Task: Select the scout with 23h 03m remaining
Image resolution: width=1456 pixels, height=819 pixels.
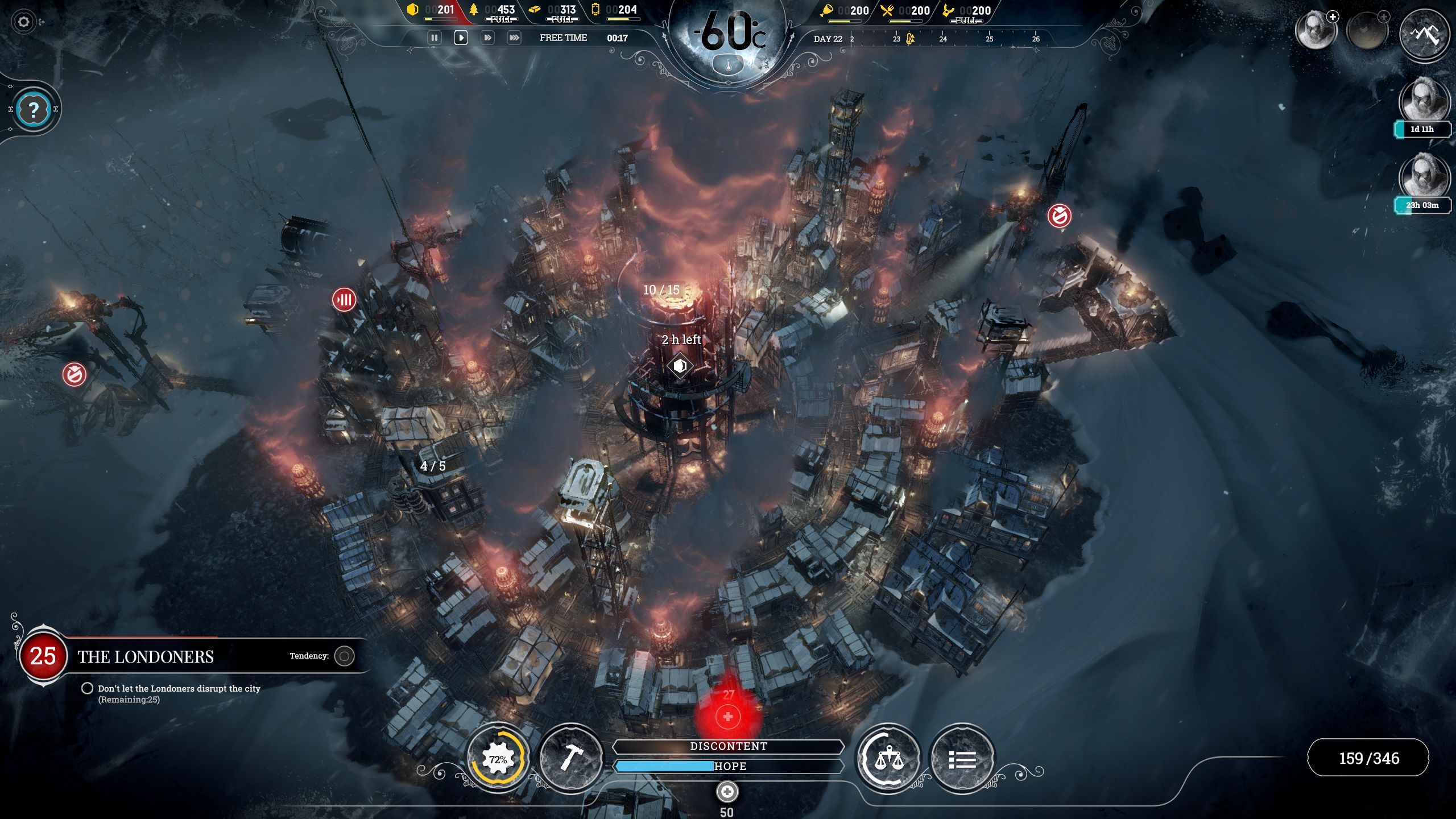Action: (1424, 177)
